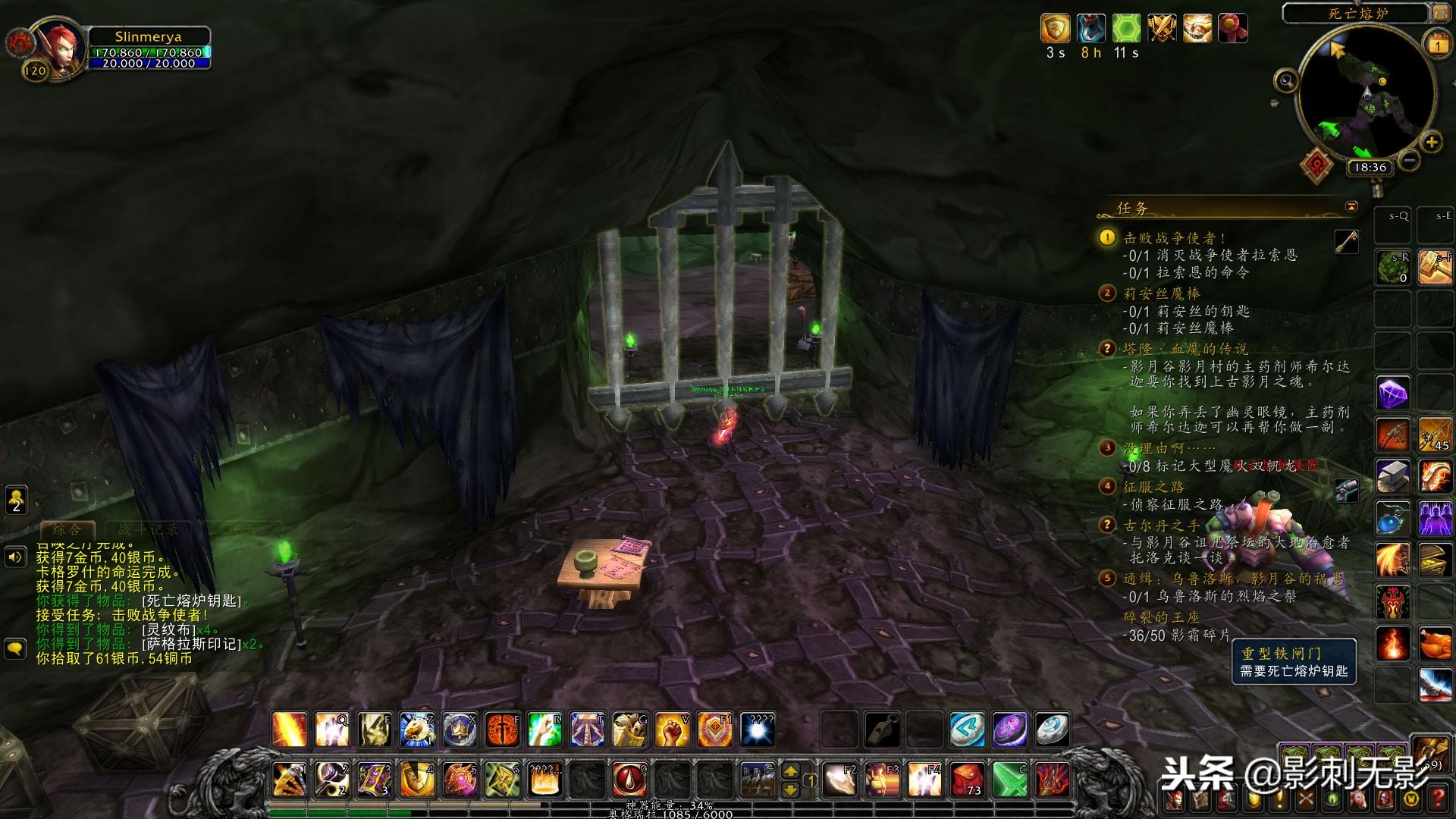Collapse the 任务 quest tracker
Screen dimensions: 1456x819
[1351, 206]
